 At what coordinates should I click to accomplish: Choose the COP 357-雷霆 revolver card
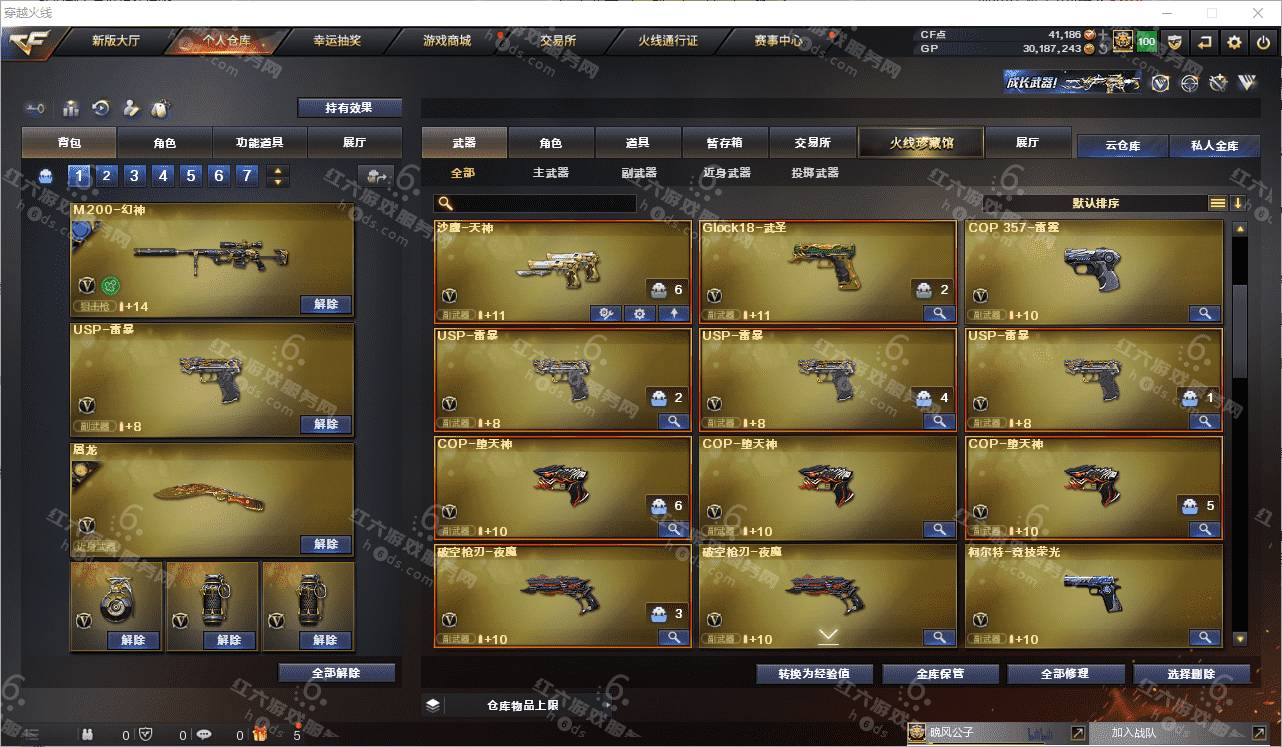pyautogui.click(x=1093, y=268)
